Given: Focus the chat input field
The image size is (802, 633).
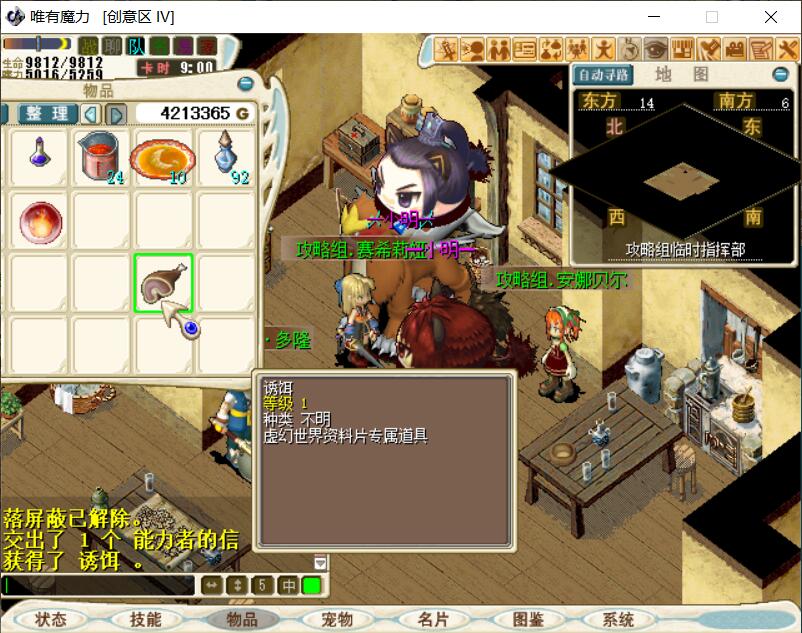Looking at the screenshot, I should coord(98,585).
